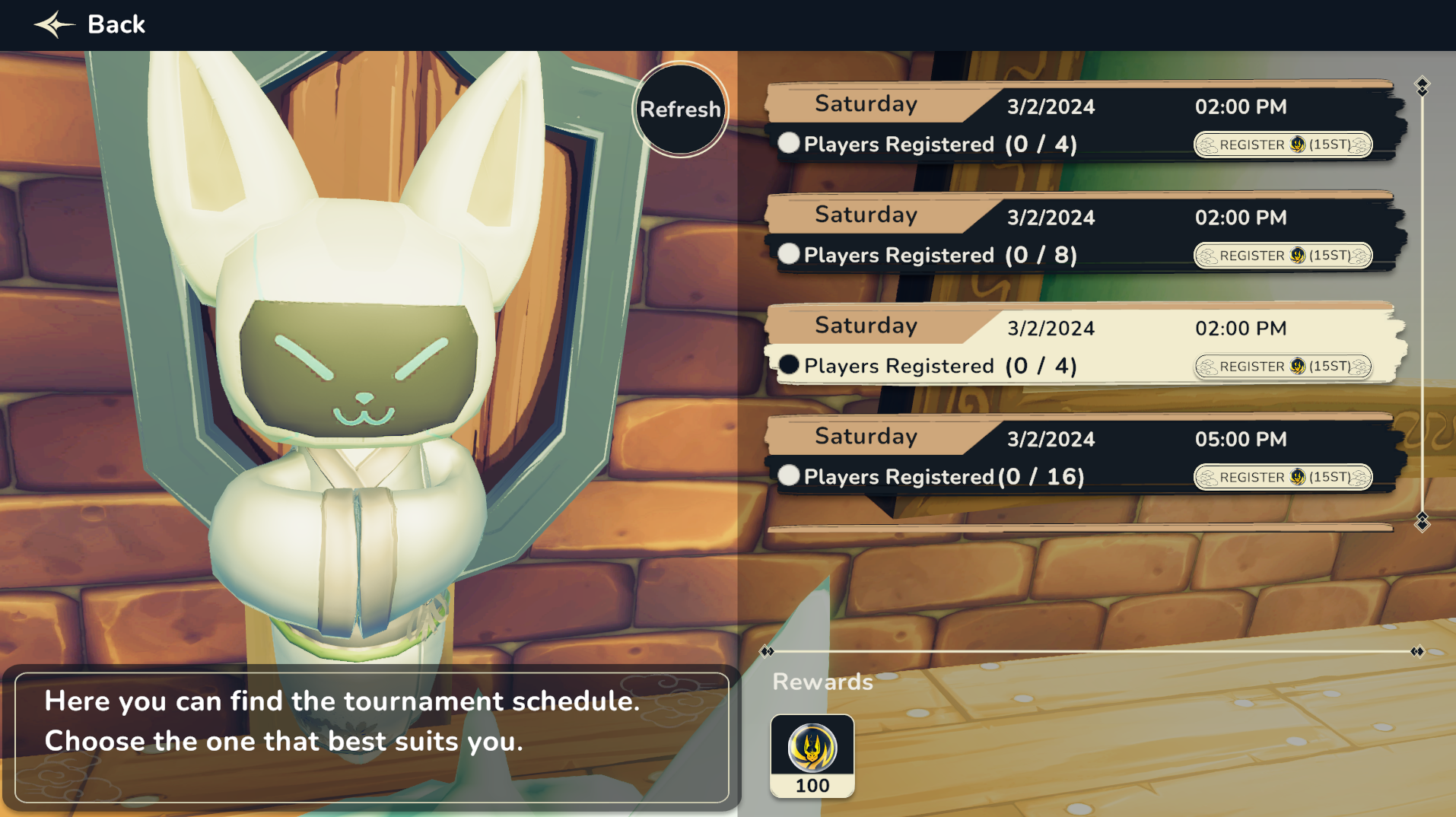1456x817 pixels.
Task: Select the radio circle for the 0/16 tournament
Action: click(x=790, y=476)
